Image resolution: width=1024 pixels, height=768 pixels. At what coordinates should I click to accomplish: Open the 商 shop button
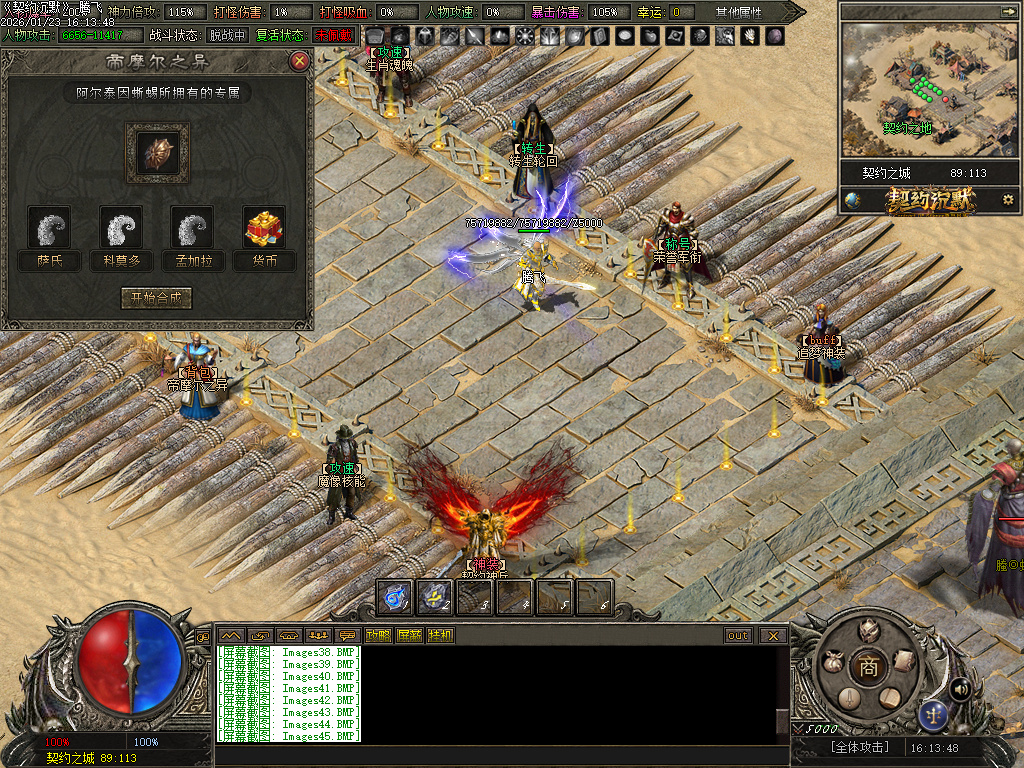(x=869, y=668)
